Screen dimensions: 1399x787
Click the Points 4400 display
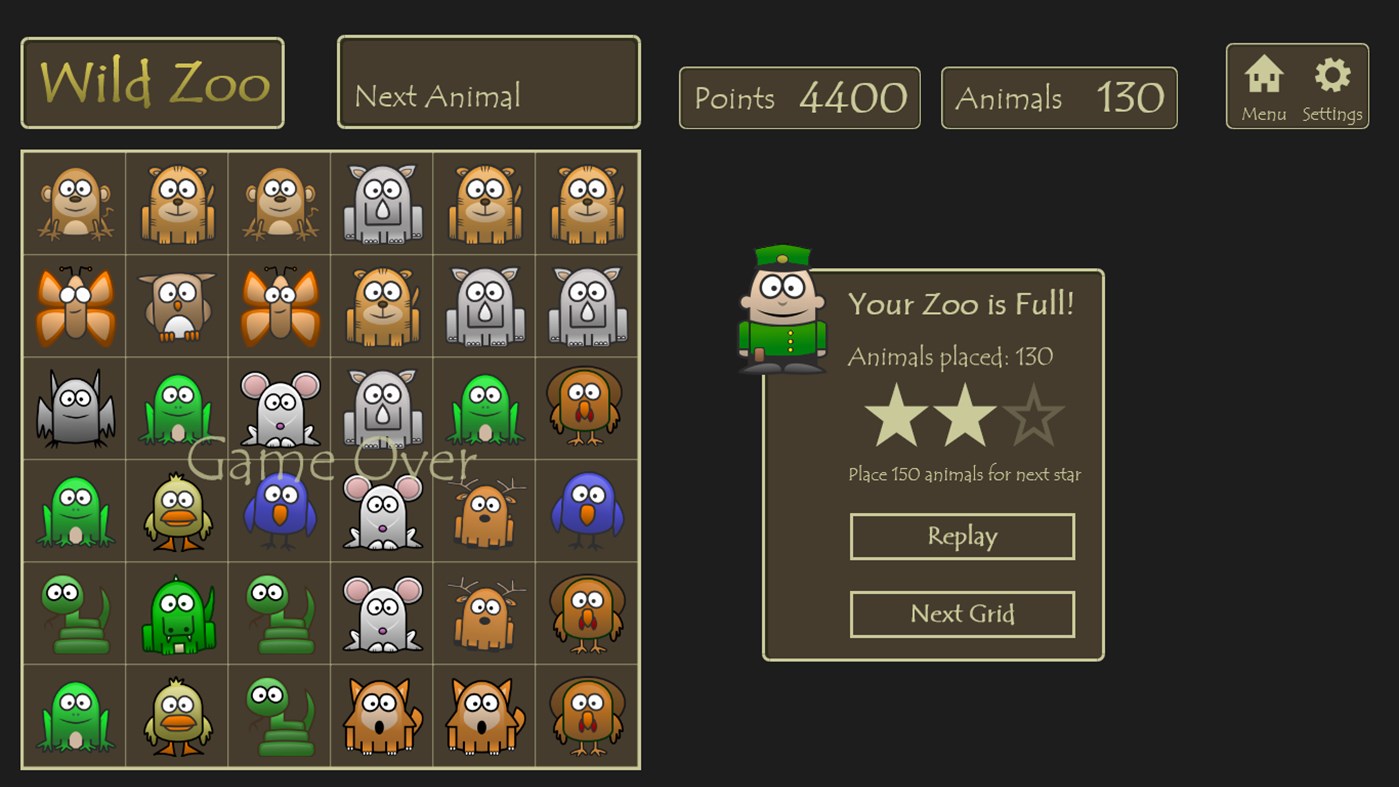[x=799, y=97]
